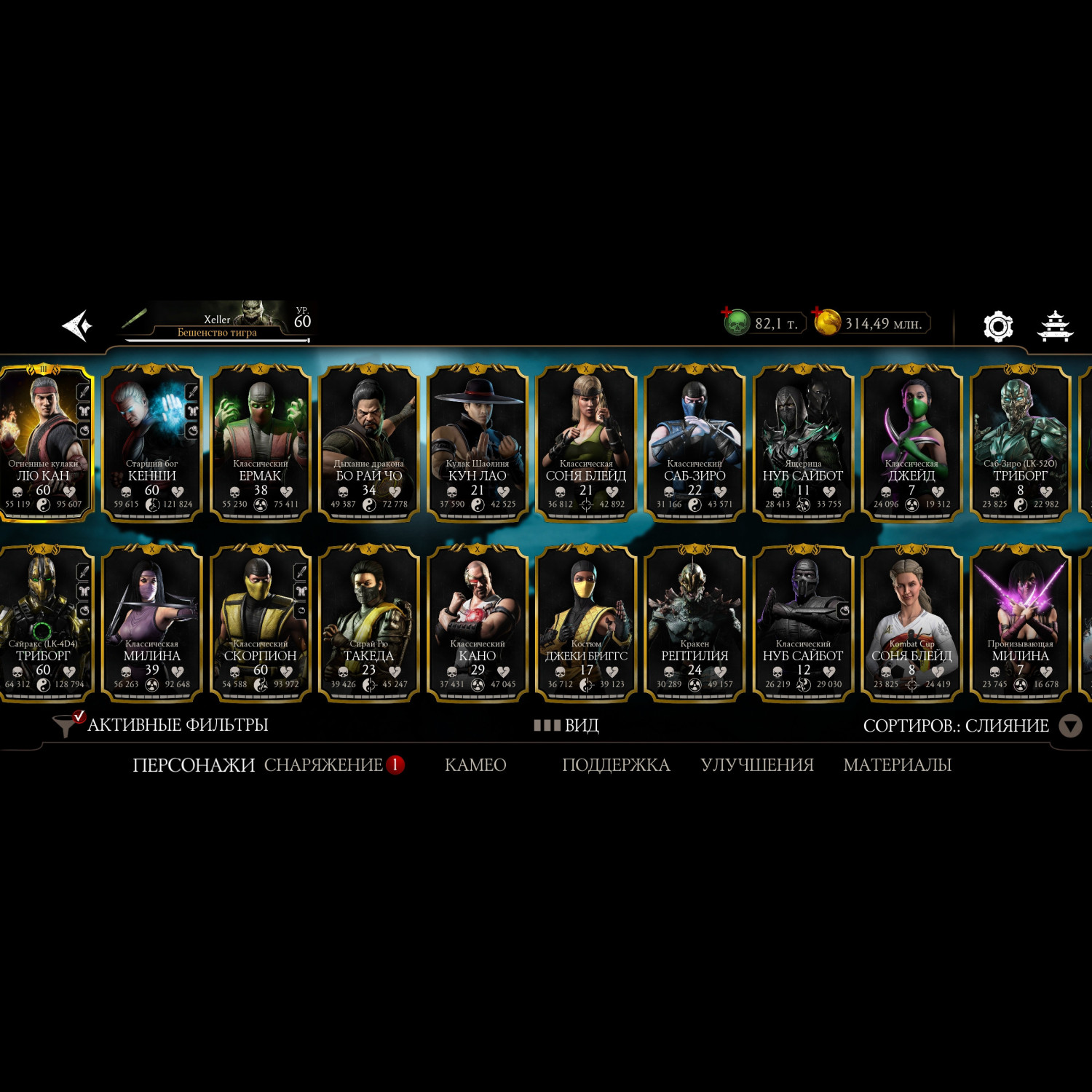Add more gold koins
Image resolution: width=1092 pixels, height=1092 pixels.
tap(826, 322)
